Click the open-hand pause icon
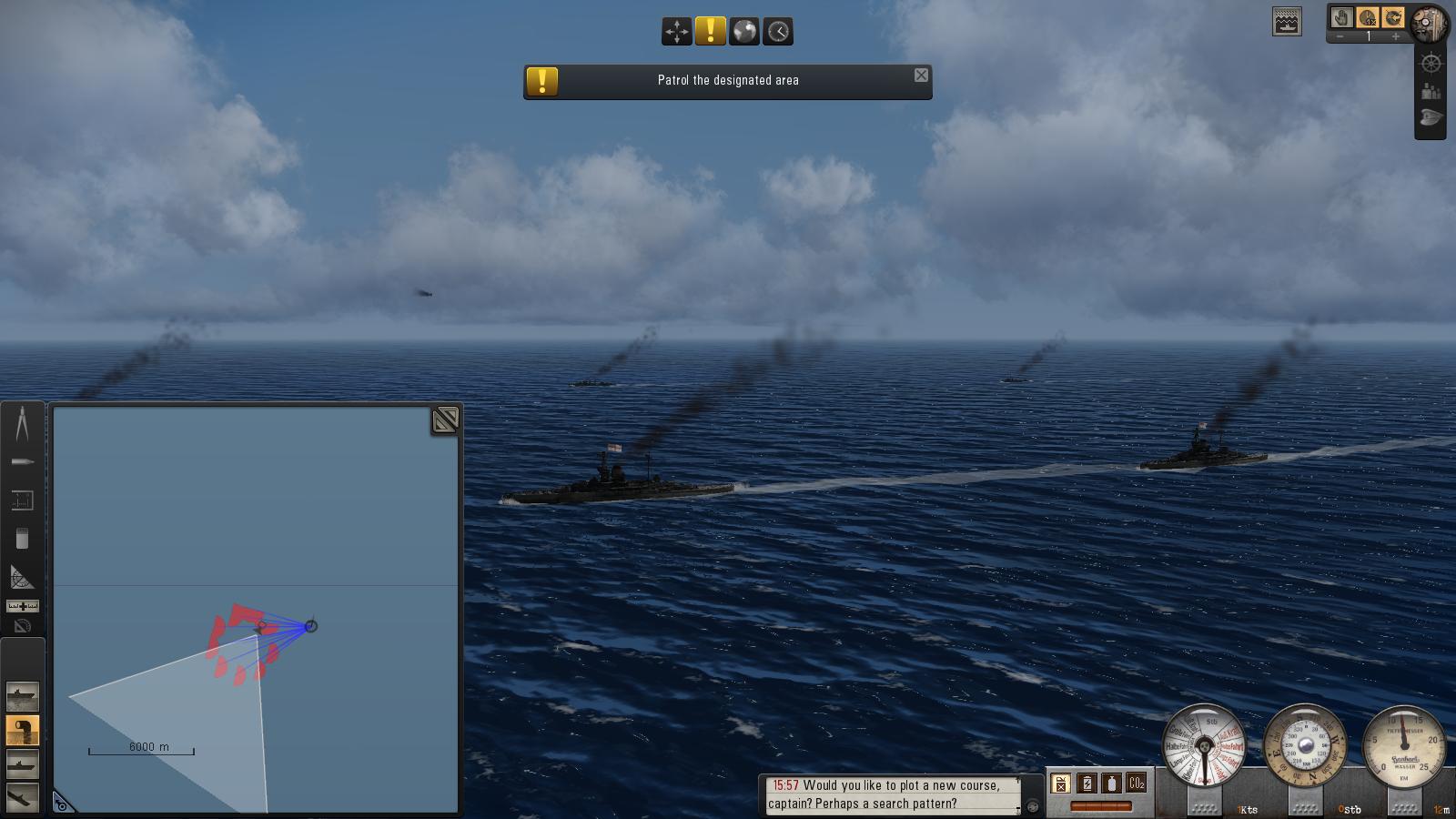Viewport: 1456px width, 819px height. pos(1341,17)
